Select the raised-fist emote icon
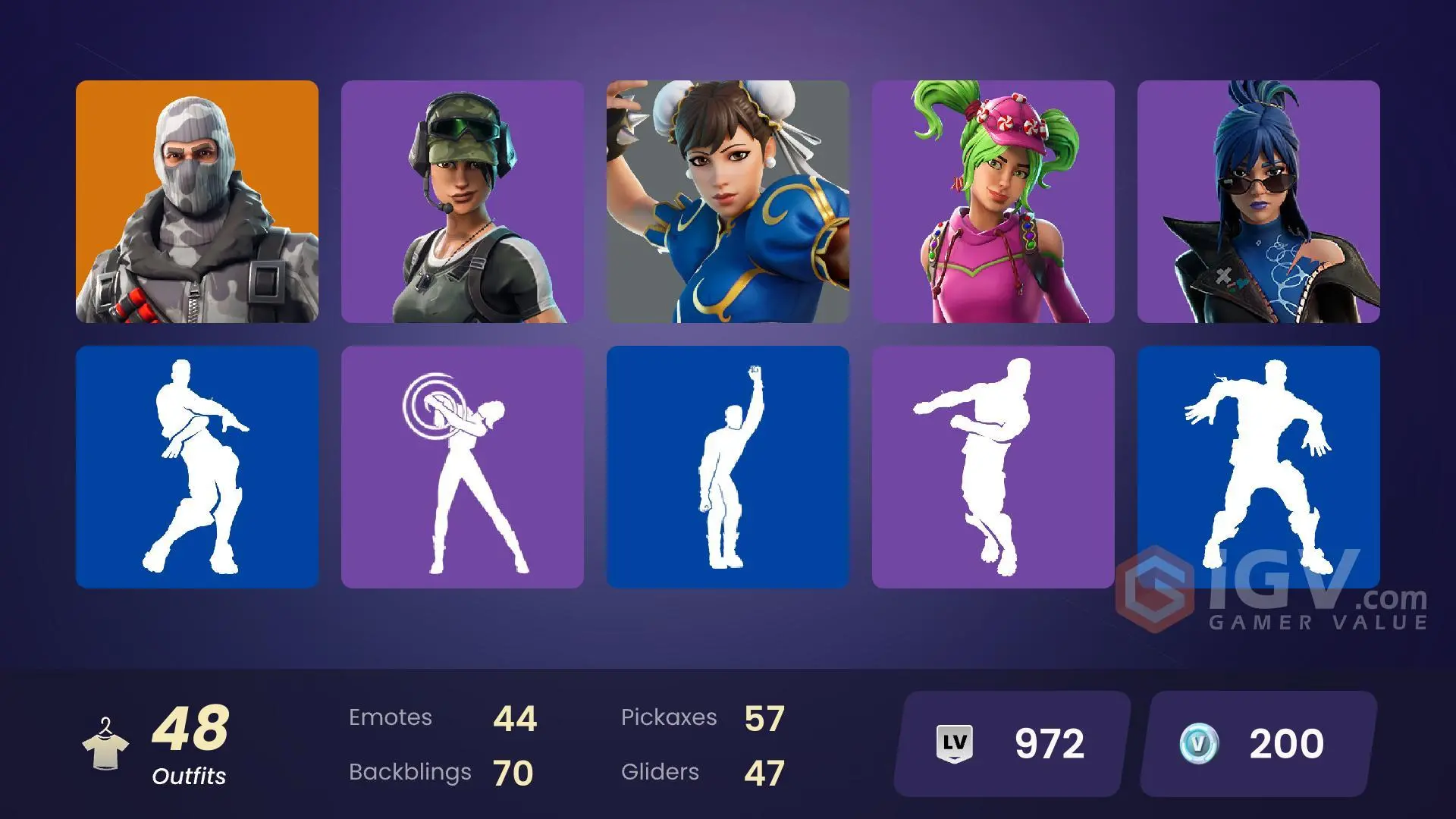Viewport: 1456px width, 819px height. coord(728,466)
